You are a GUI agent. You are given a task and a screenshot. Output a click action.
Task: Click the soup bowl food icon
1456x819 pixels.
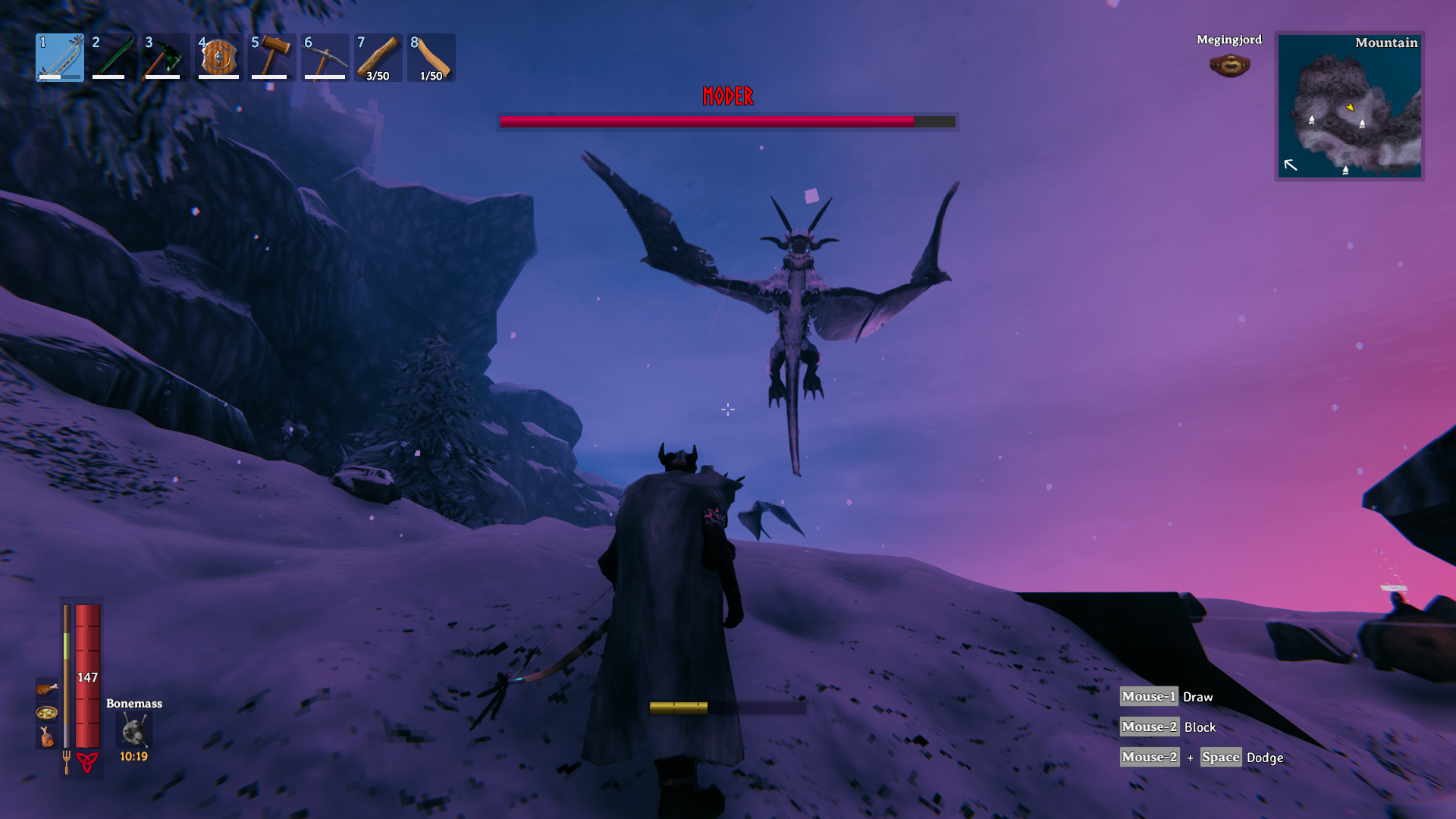point(47,713)
